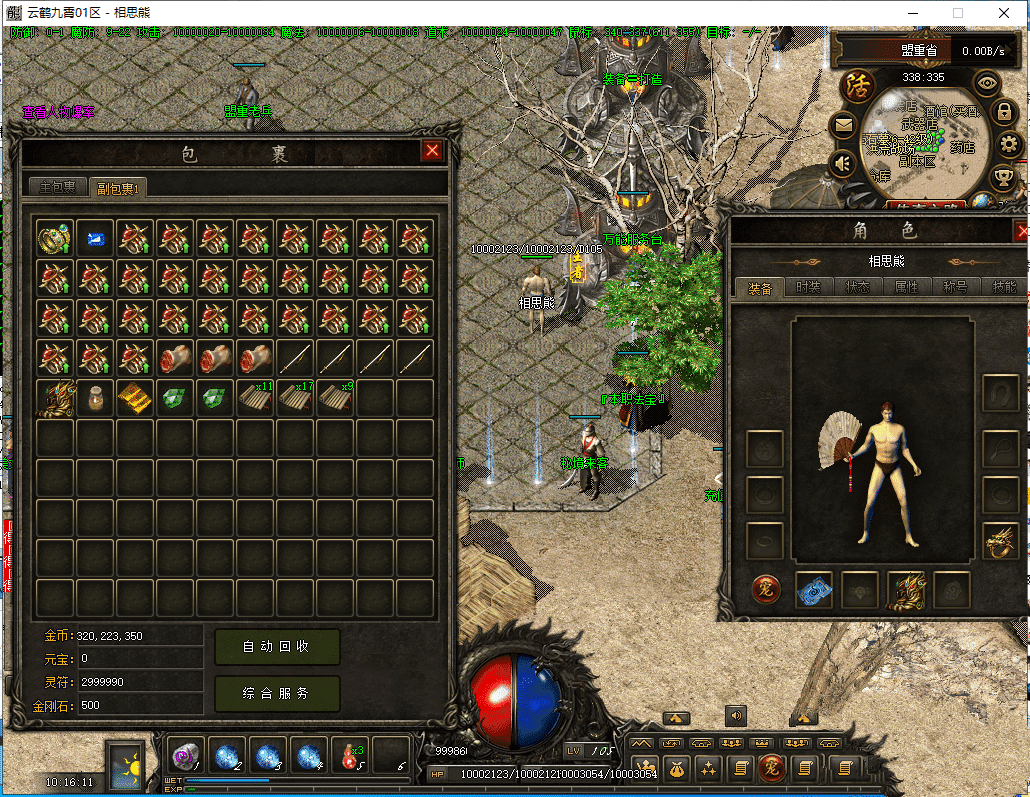The image size is (1030, 797).
Task: Select the equipped golden dragon ring slot
Action: (999, 541)
